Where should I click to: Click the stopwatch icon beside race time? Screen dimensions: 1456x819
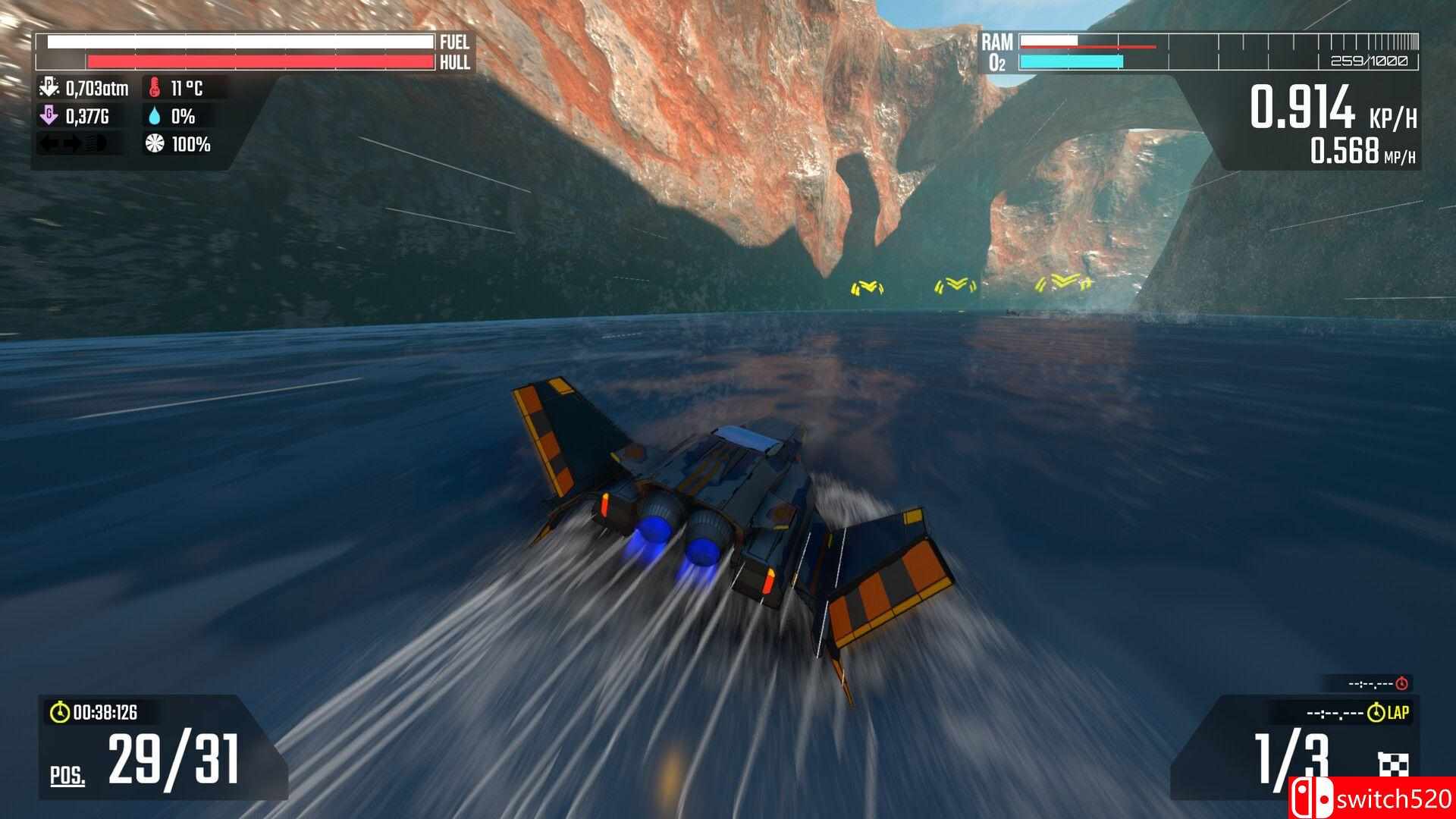59,713
